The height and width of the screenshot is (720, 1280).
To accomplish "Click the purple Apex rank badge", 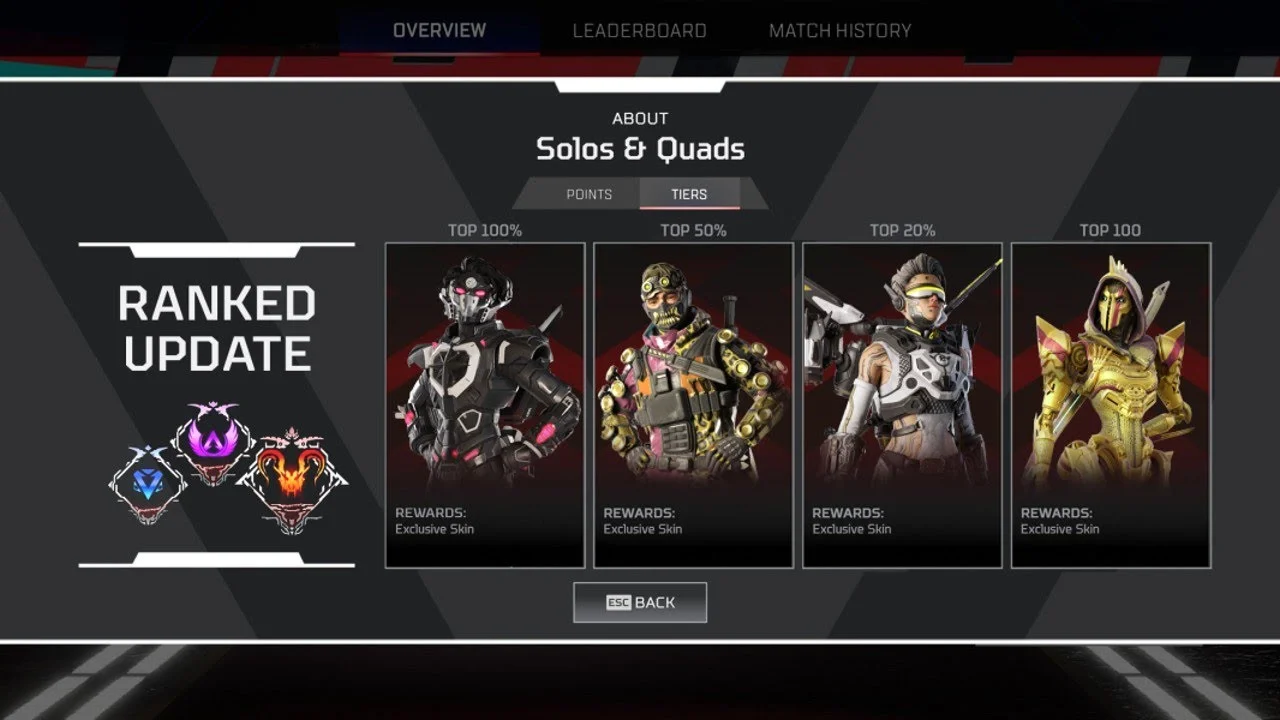I will click(212, 440).
